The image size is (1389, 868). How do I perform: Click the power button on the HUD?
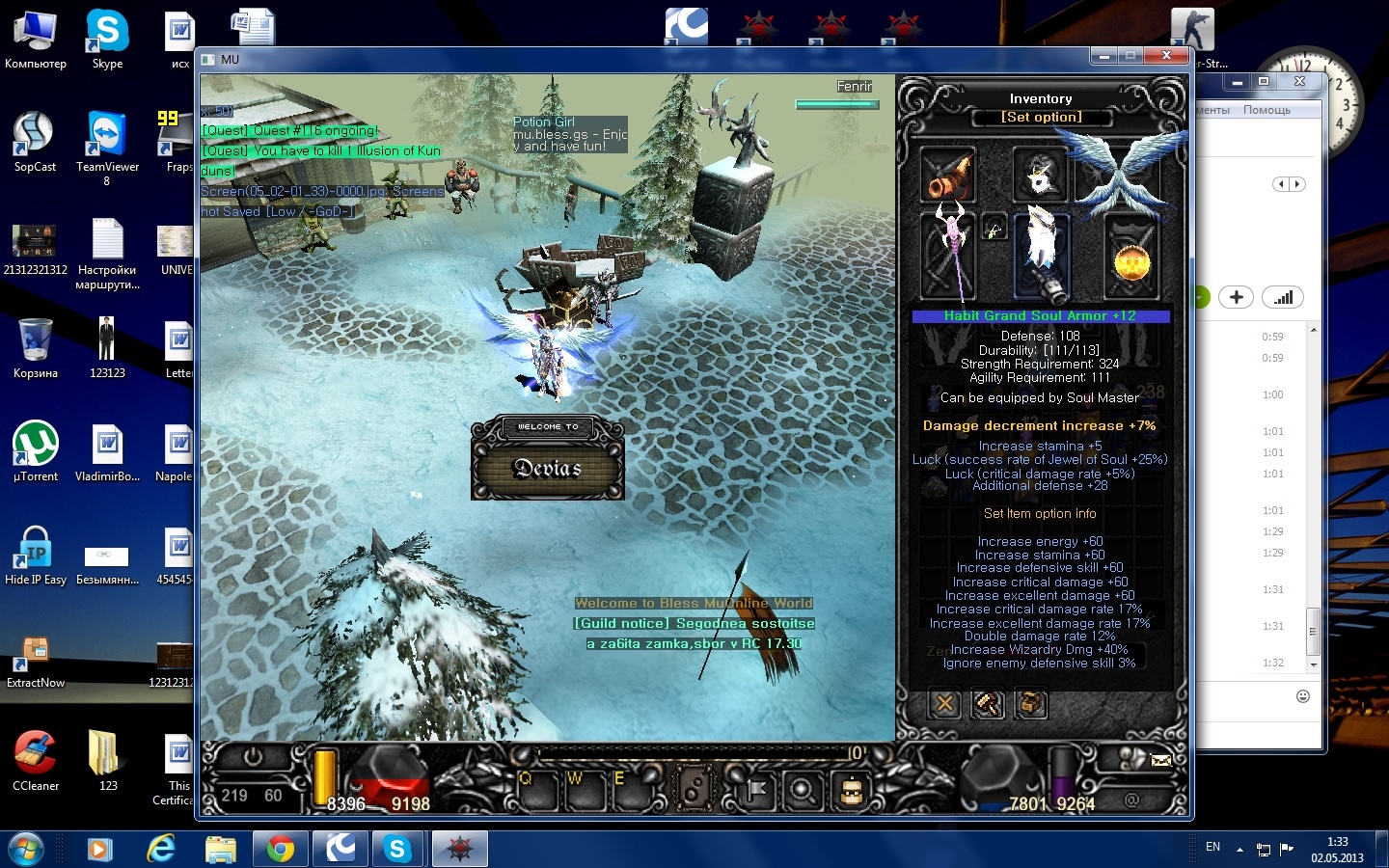tap(253, 757)
